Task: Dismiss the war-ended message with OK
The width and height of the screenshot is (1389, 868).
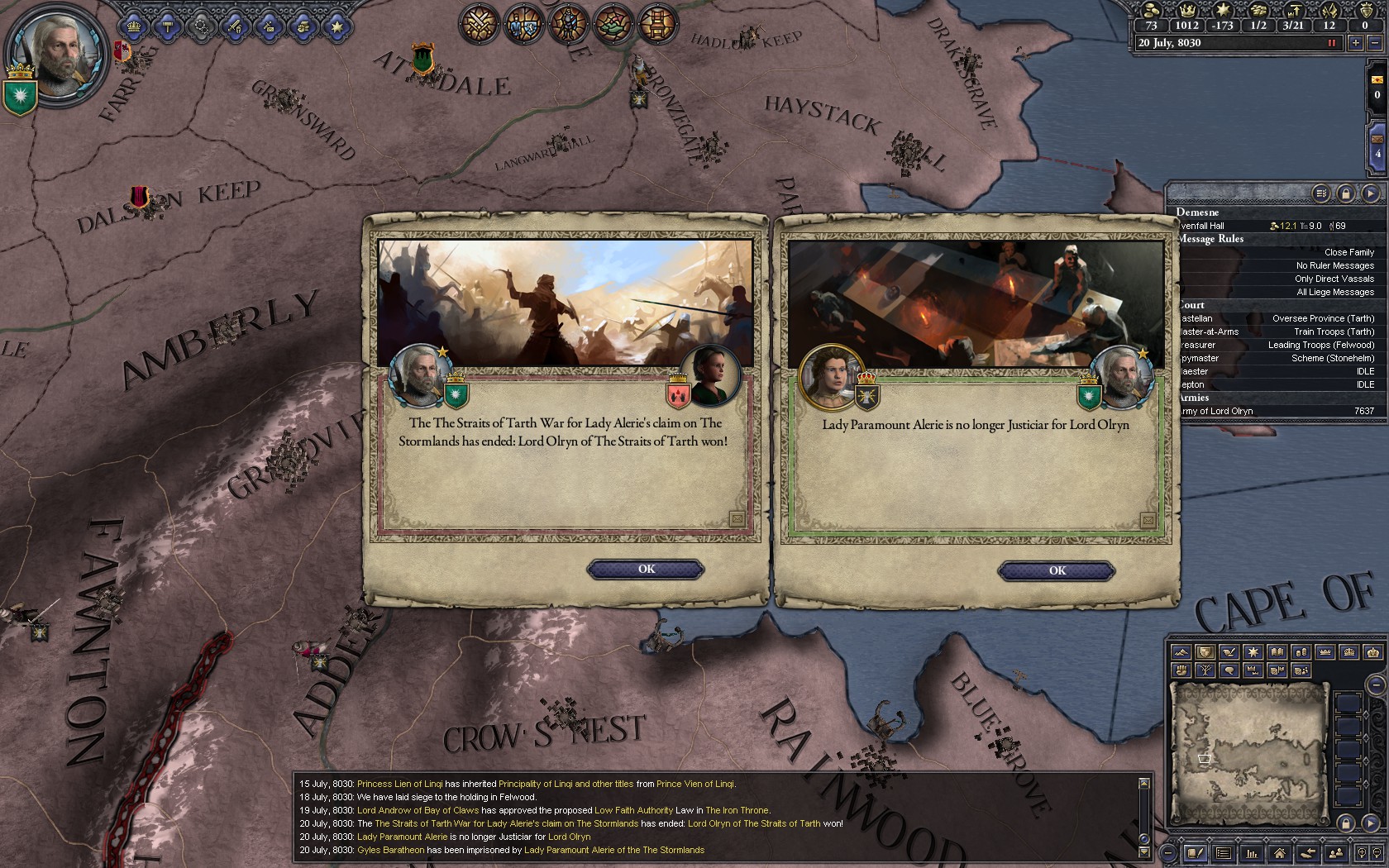Action: (x=646, y=569)
